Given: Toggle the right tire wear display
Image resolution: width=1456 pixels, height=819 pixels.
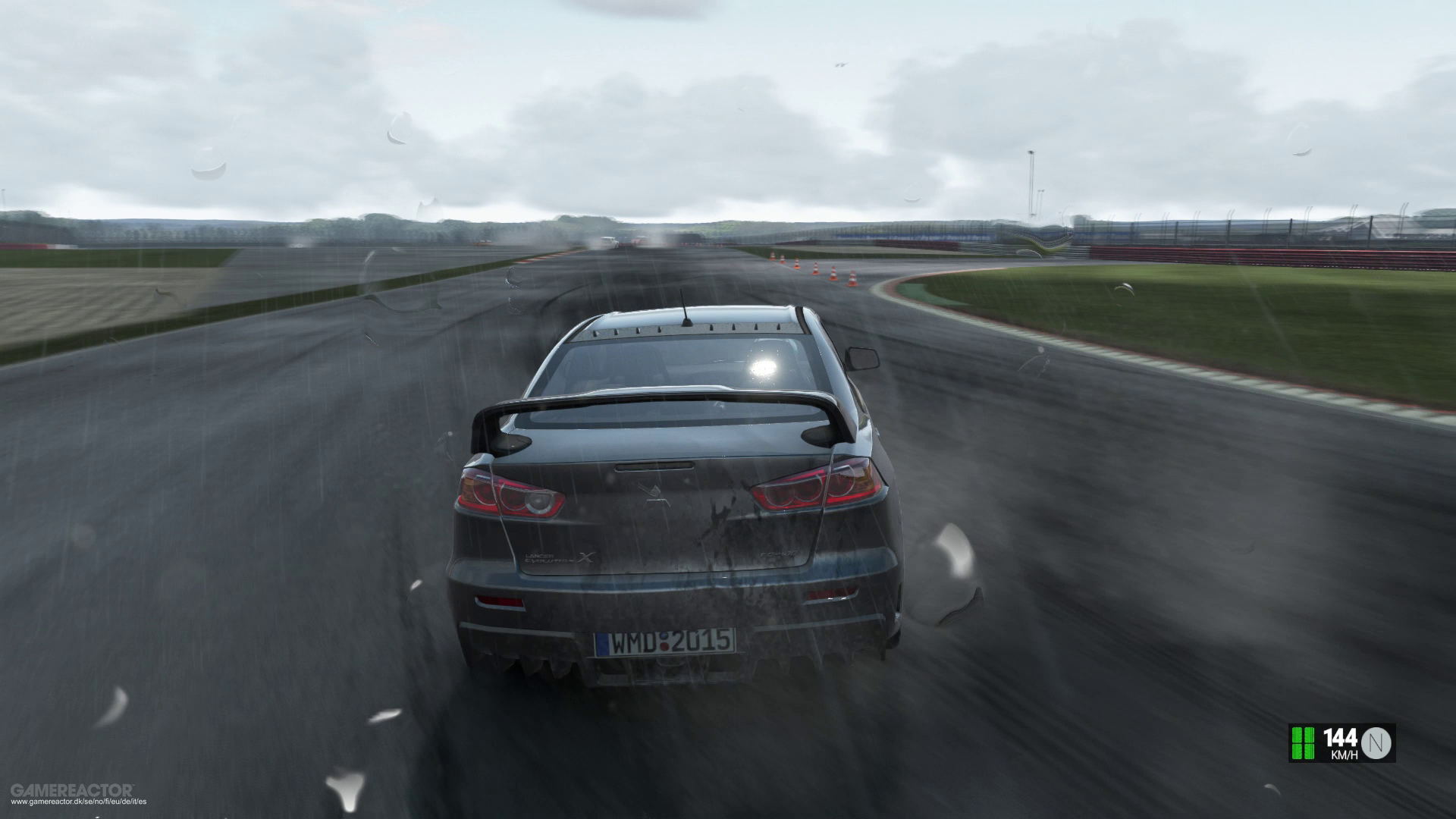Looking at the screenshot, I should point(1309,743).
